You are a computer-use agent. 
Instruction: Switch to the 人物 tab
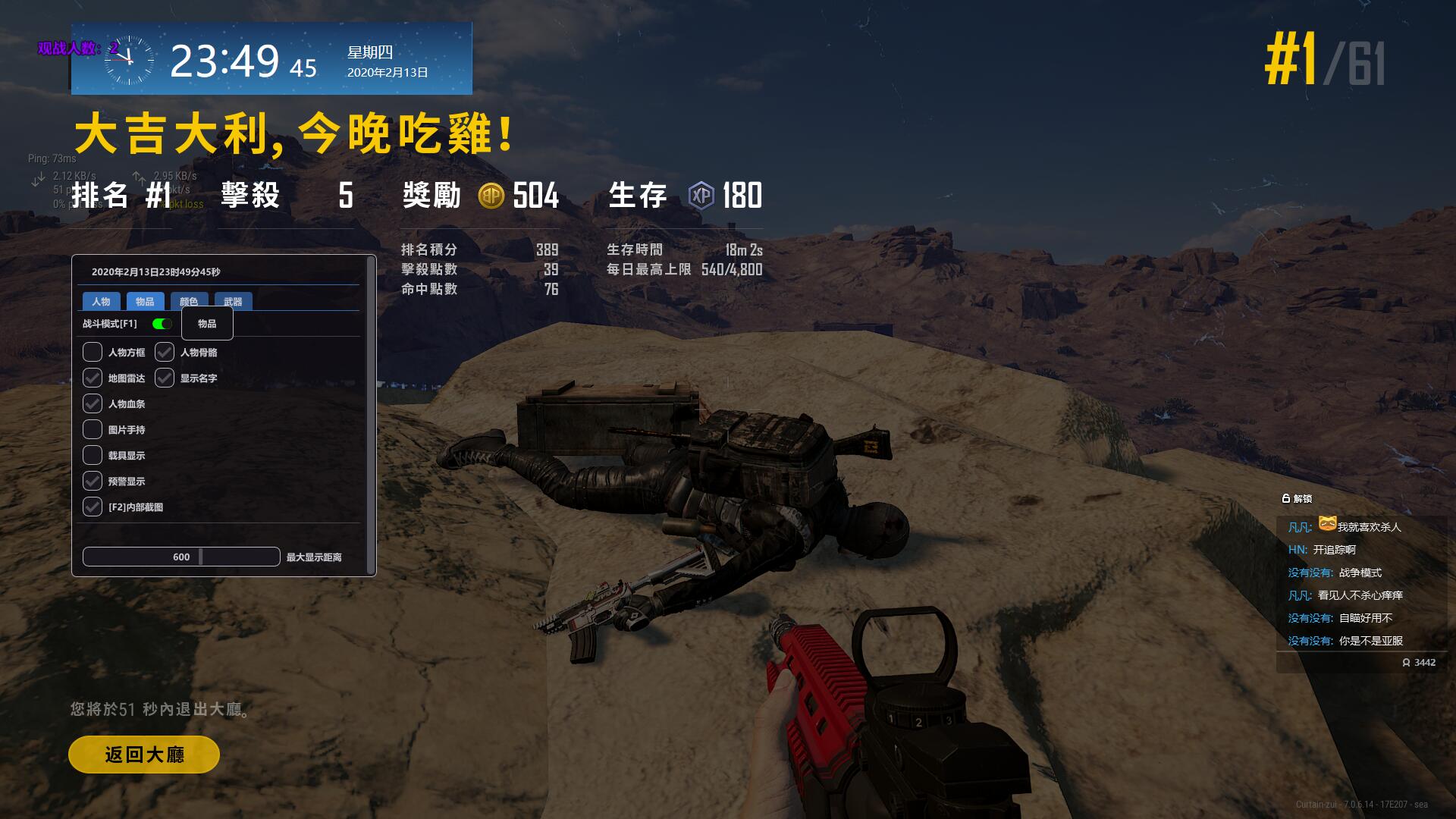tap(101, 301)
